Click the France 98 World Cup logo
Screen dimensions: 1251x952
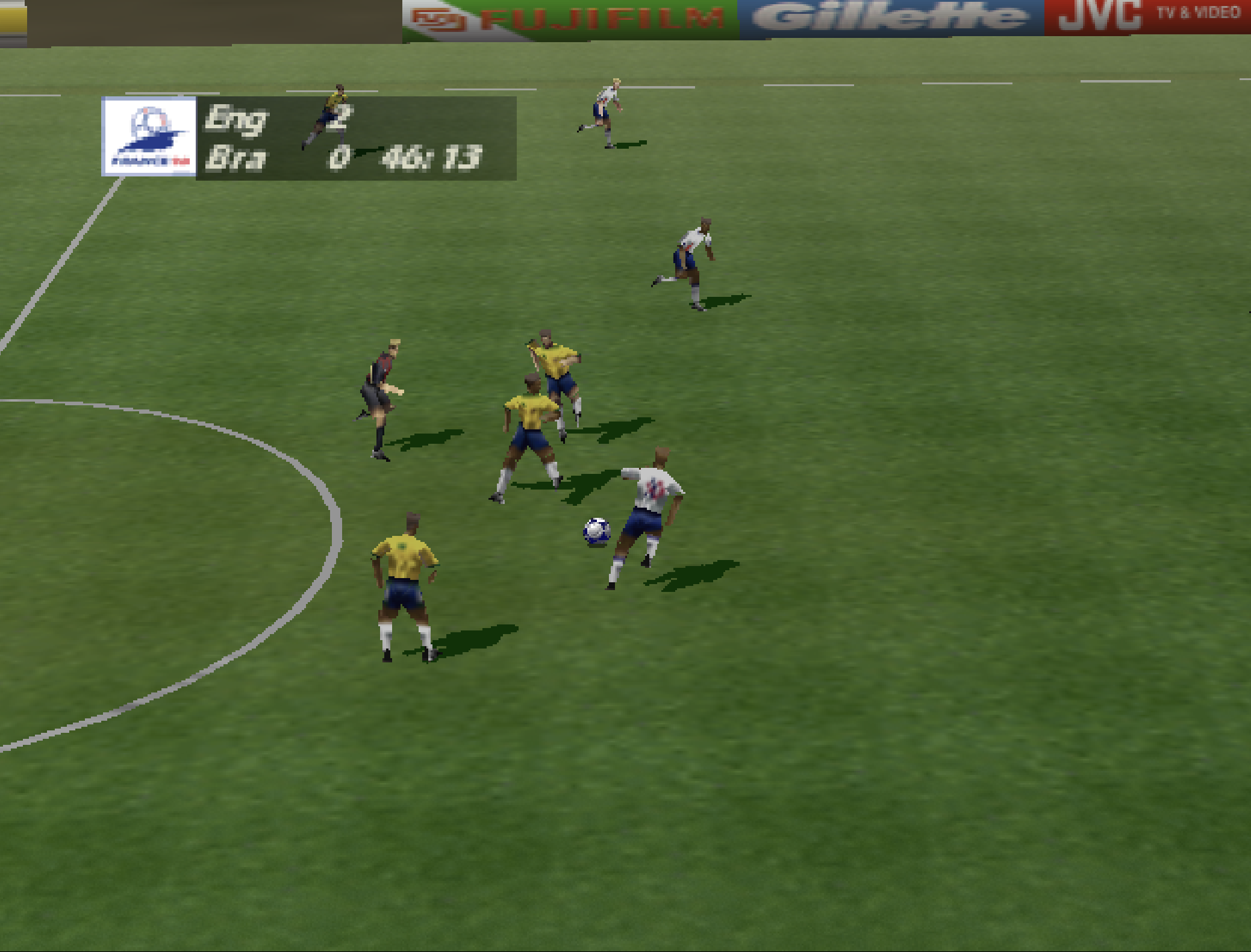coord(149,137)
